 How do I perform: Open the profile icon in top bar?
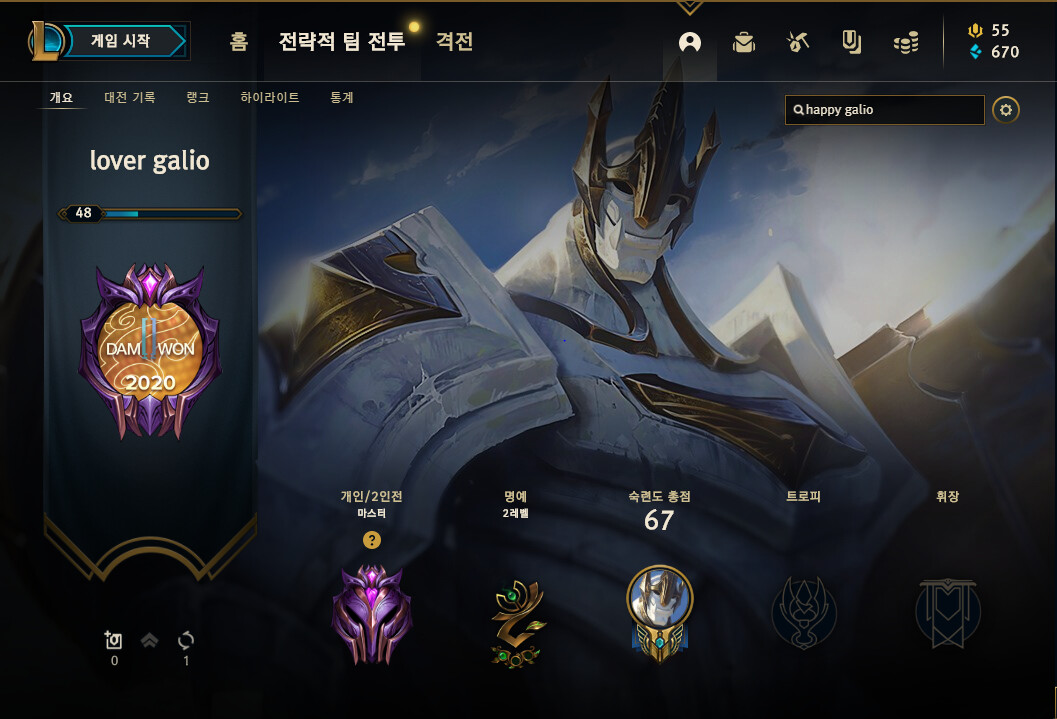[690, 43]
